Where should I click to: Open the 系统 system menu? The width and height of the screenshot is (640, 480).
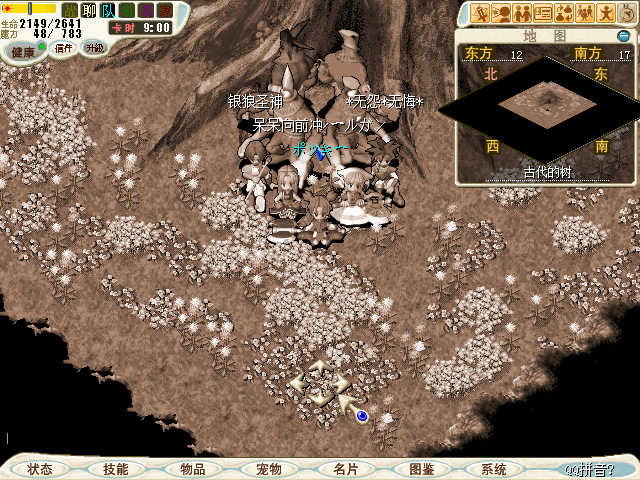(x=494, y=468)
